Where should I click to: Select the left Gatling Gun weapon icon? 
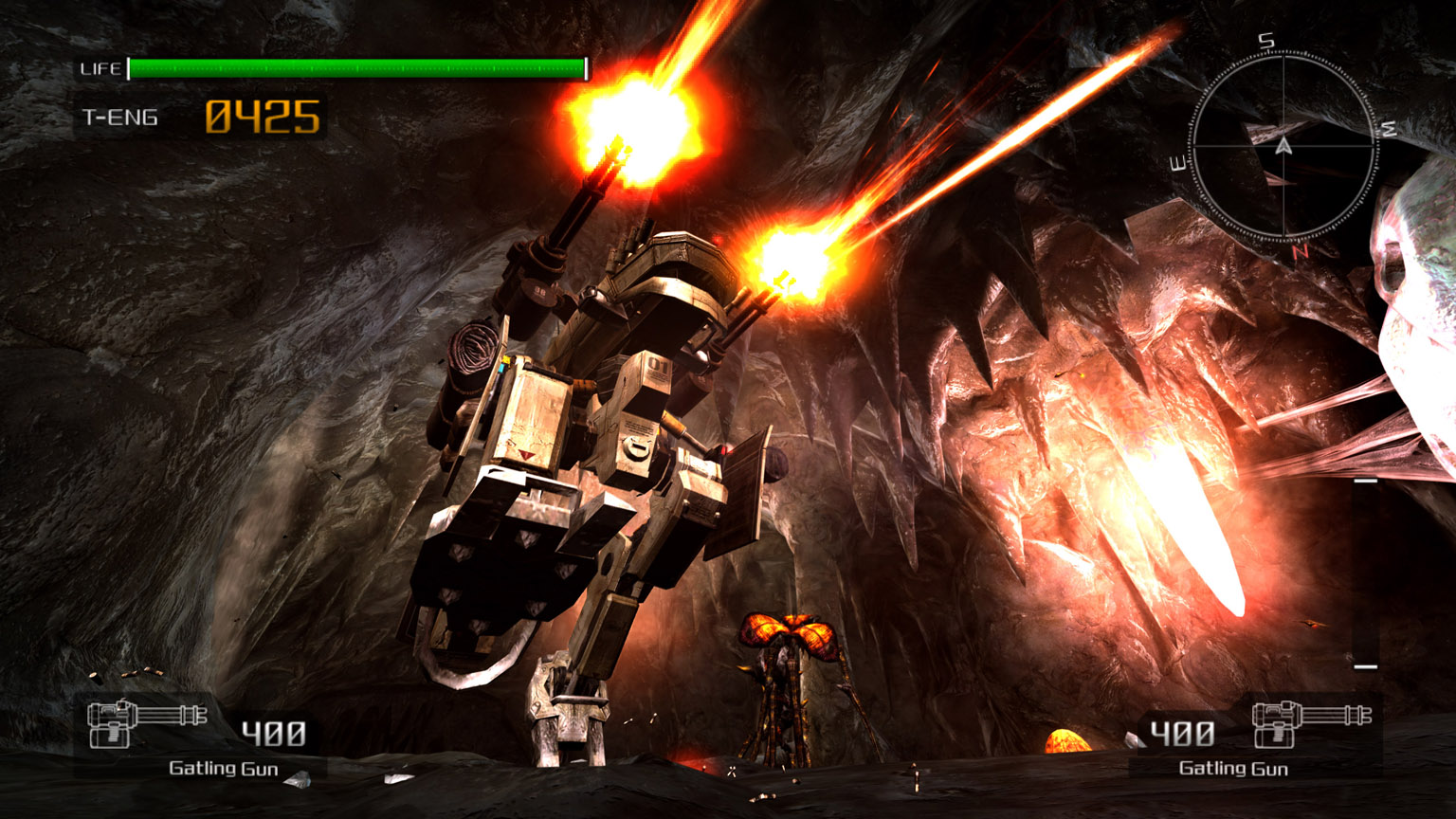point(146,725)
